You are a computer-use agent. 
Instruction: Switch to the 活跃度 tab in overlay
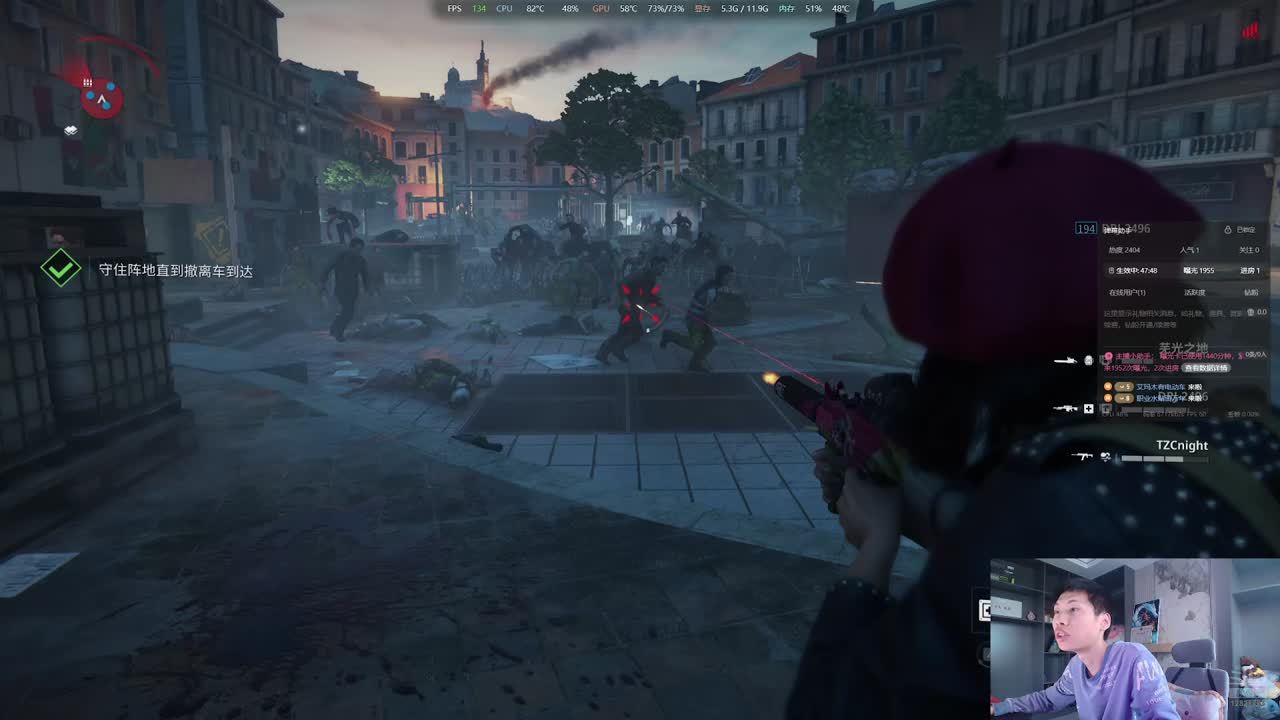[1194, 293]
